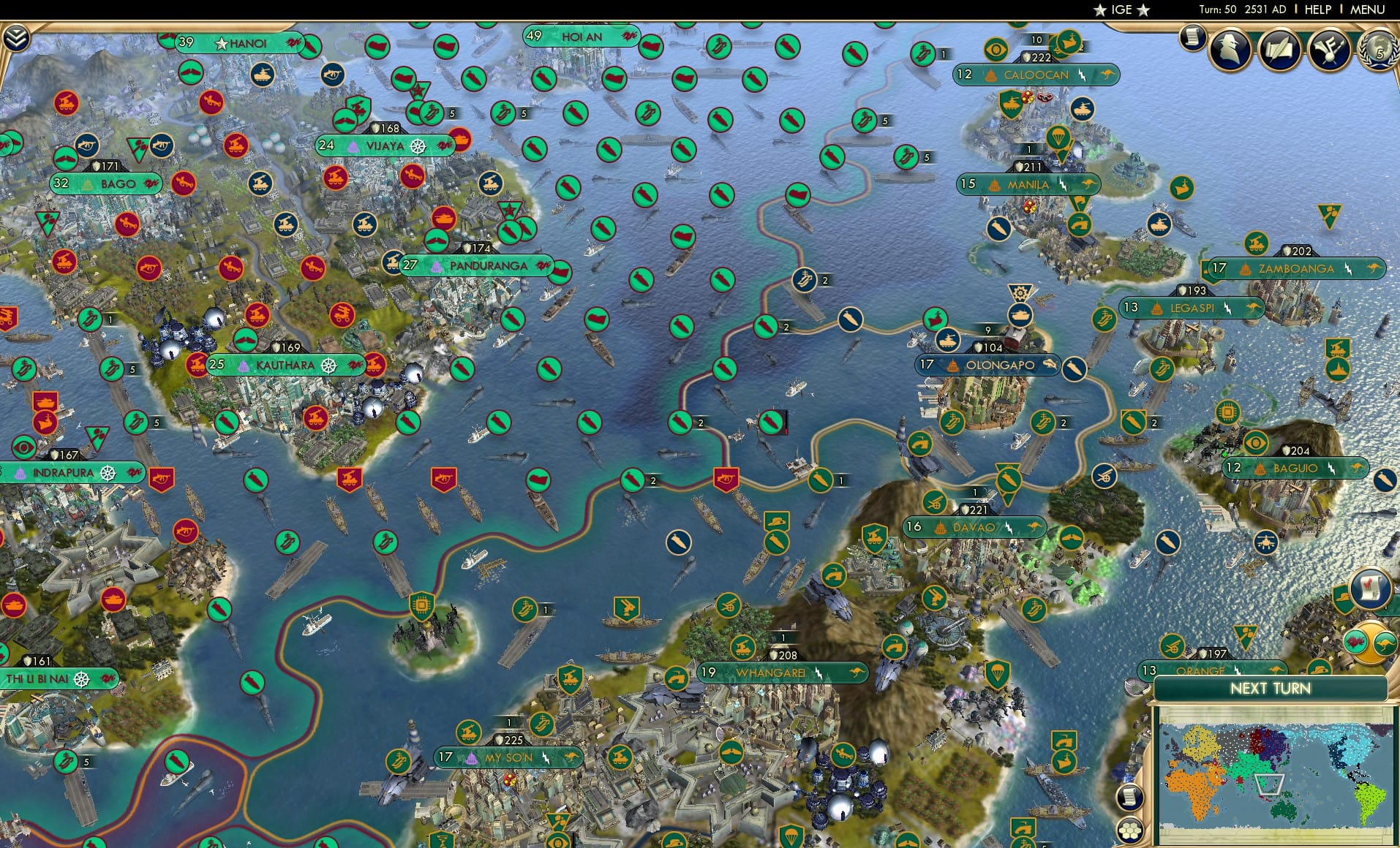This screenshot has height=848, width=1400.
Task: Open Davao's city screen via its banner
Action: (973, 528)
